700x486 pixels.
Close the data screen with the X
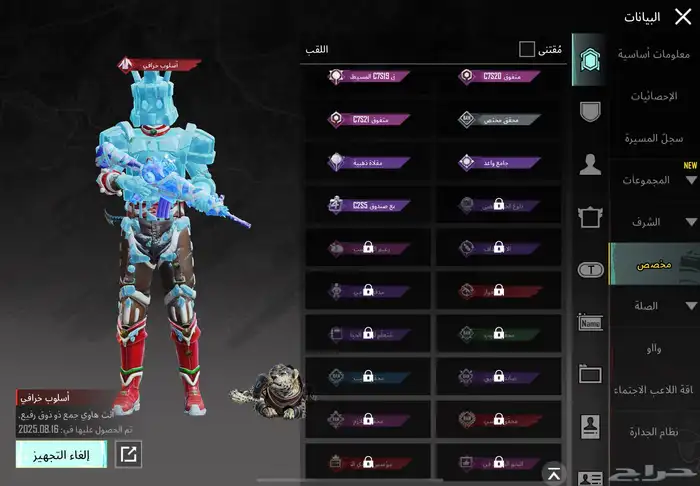tap(683, 16)
